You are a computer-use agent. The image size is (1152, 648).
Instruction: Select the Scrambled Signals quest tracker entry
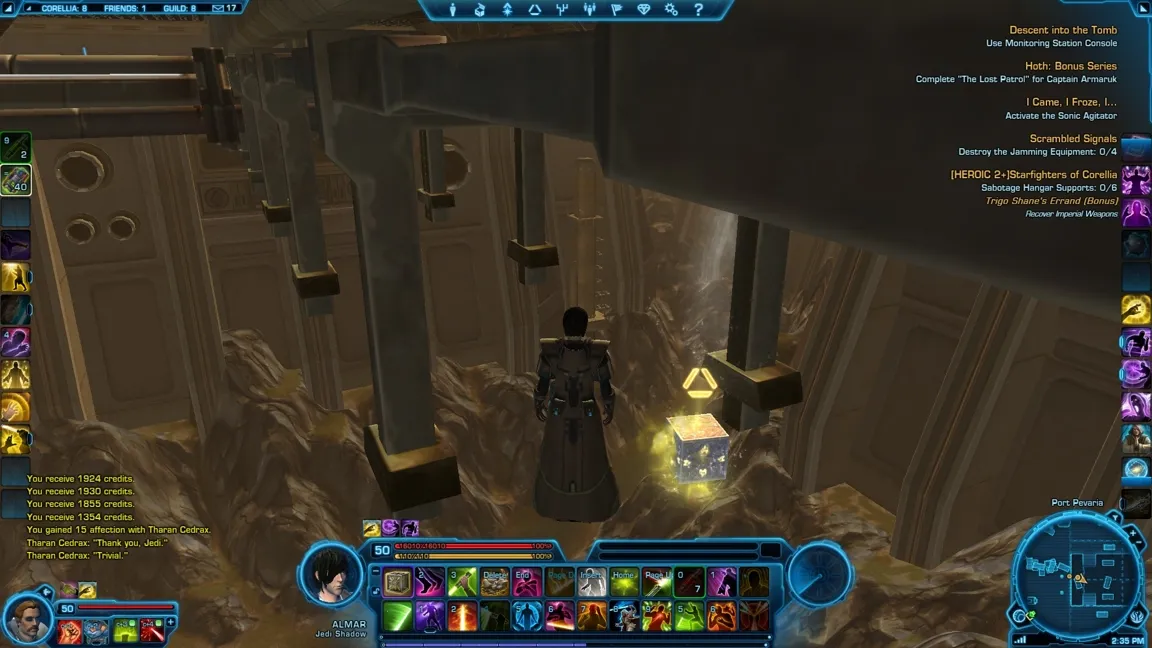(1073, 139)
